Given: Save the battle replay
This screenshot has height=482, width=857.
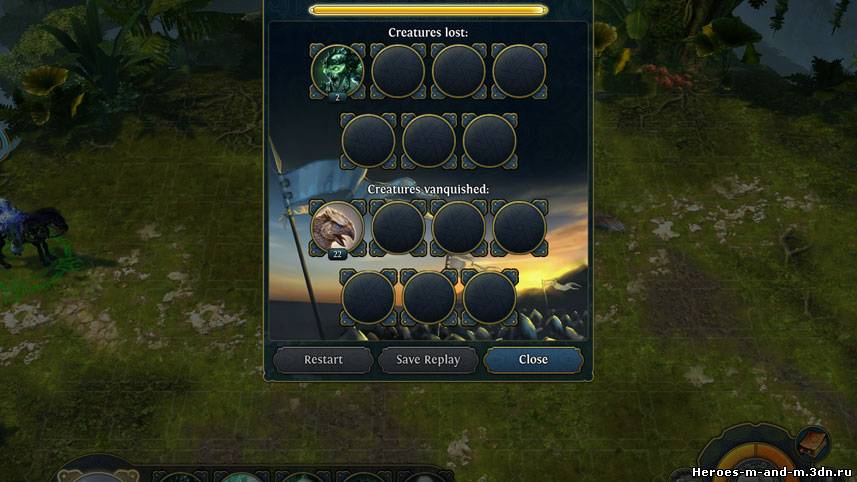Looking at the screenshot, I should pyautogui.click(x=428, y=360).
